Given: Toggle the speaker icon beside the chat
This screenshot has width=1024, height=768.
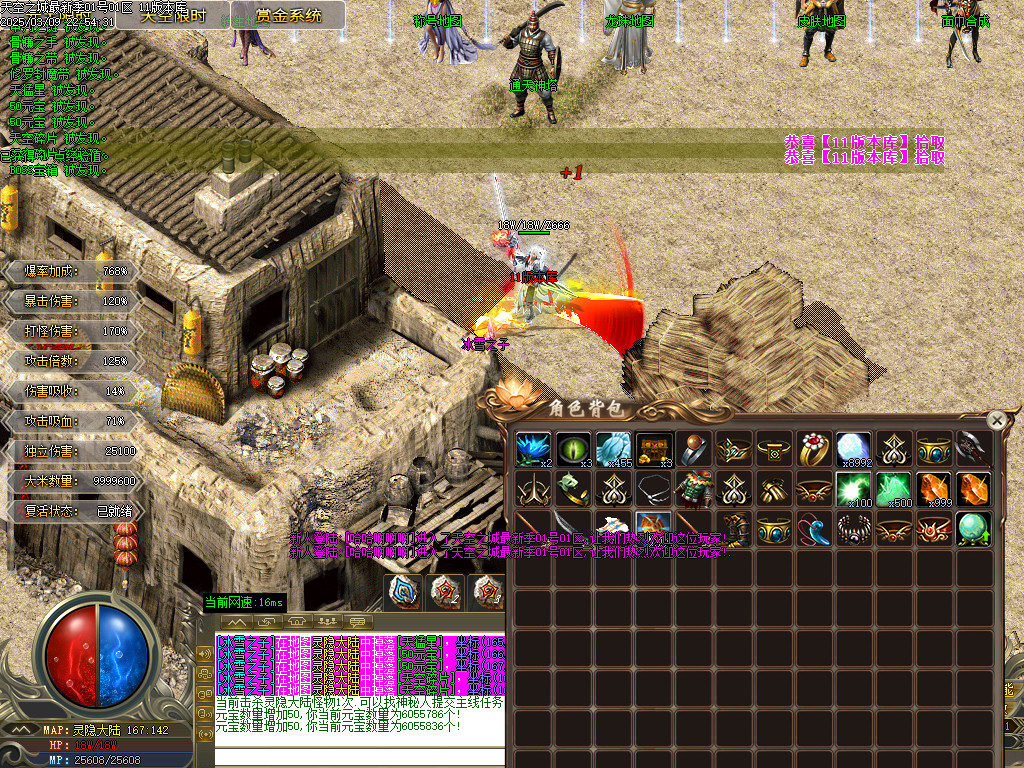Looking at the screenshot, I should pyautogui.click(x=206, y=653).
